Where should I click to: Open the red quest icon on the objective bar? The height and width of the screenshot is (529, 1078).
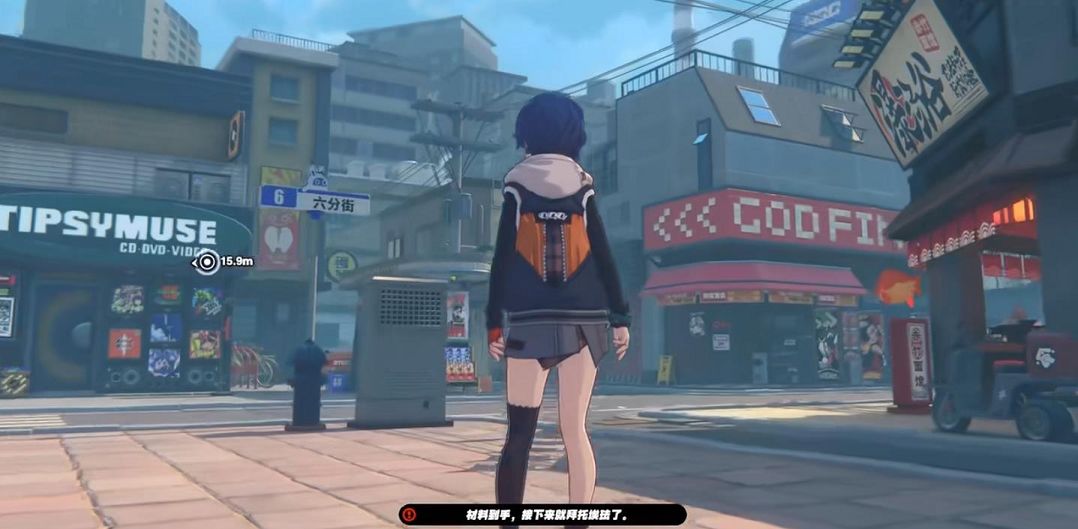click(408, 514)
